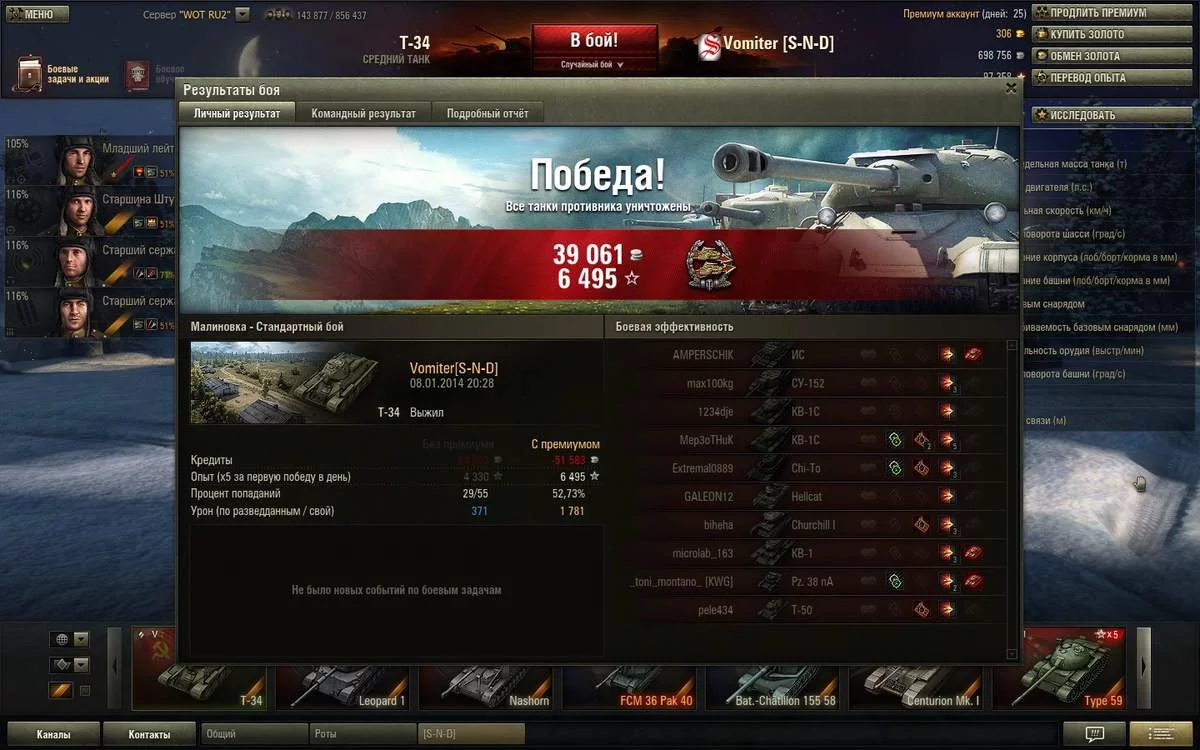Open the Каналы chat channels

tap(53, 735)
